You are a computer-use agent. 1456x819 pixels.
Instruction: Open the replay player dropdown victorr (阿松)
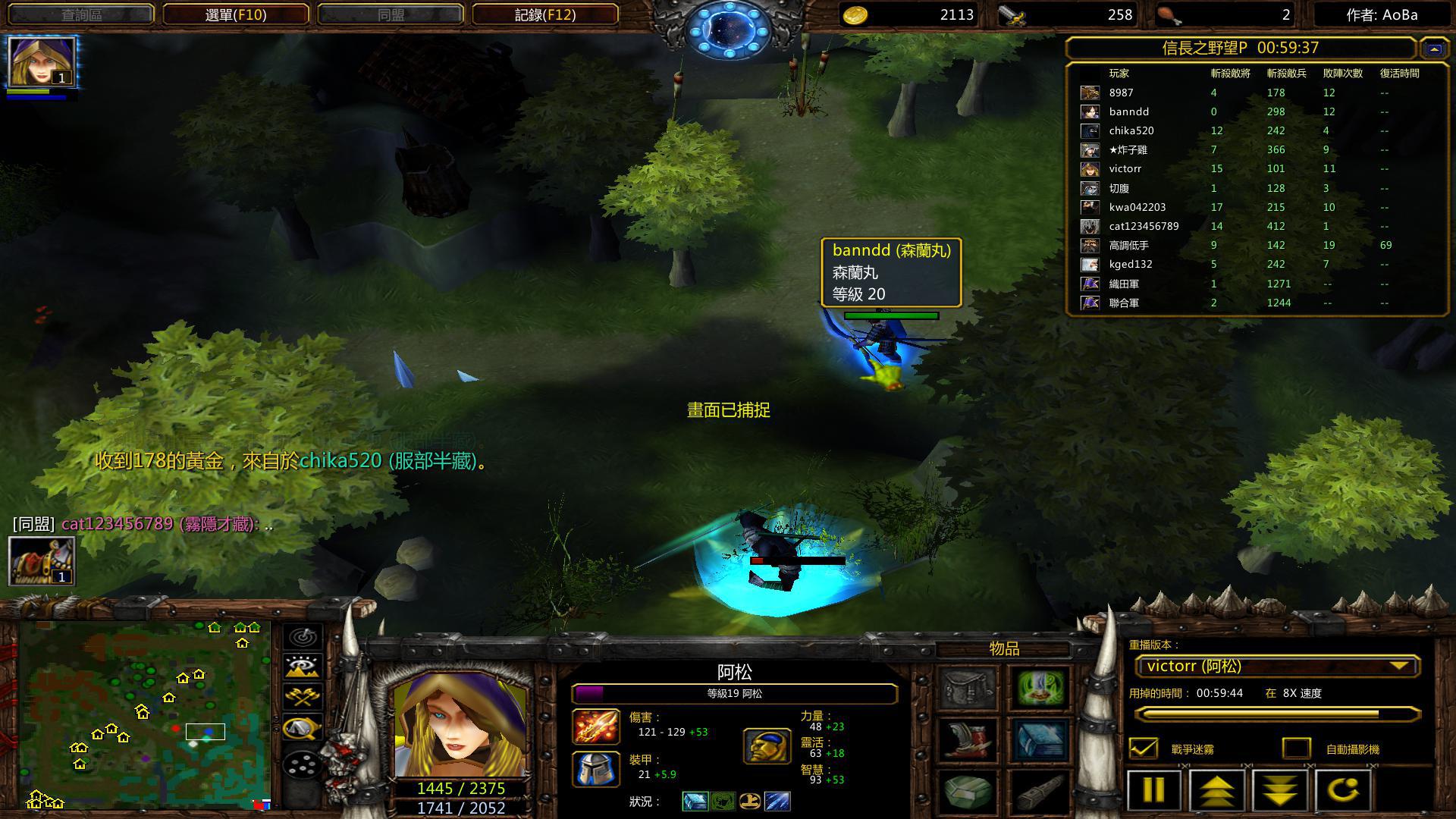(1277, 667)
